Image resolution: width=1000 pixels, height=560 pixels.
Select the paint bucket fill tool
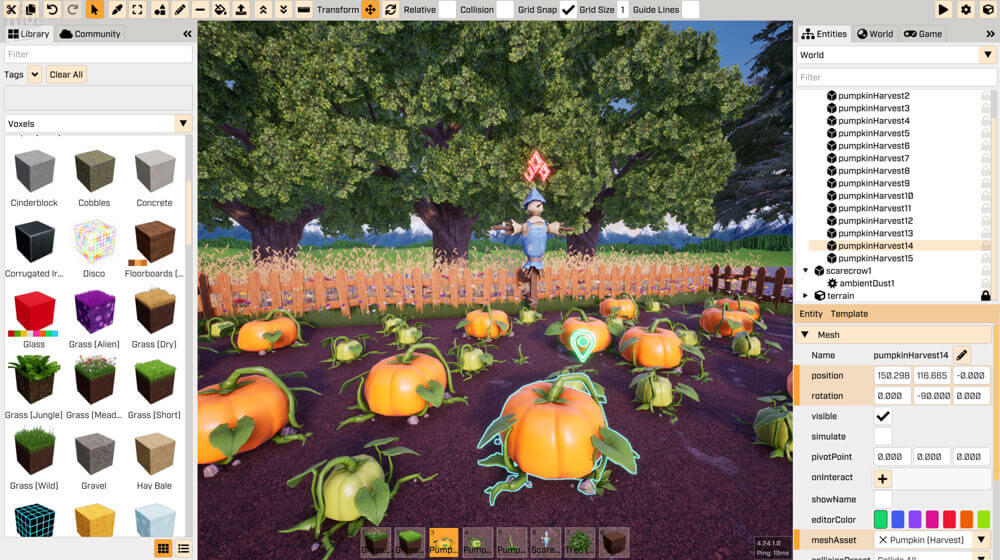[221, 10]
